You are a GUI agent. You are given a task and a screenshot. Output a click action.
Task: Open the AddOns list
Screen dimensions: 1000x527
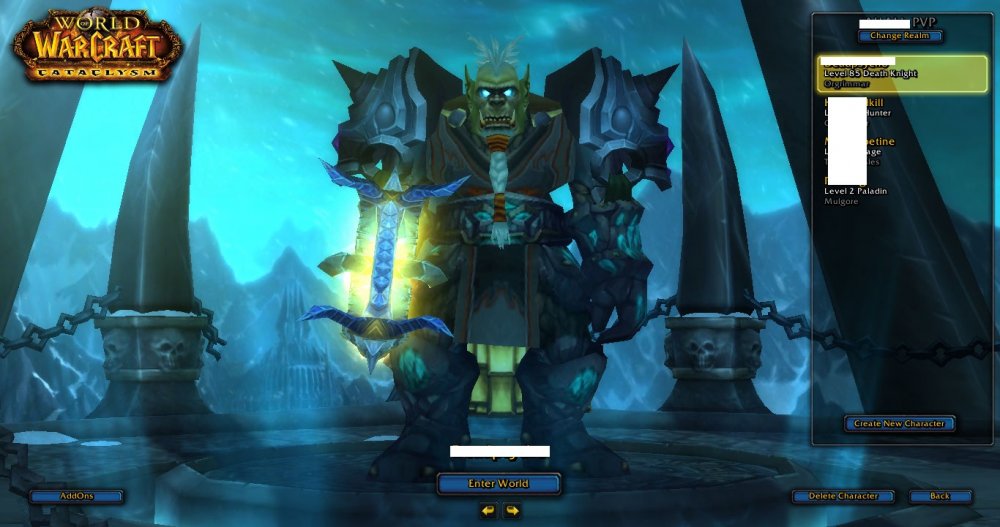76,496
